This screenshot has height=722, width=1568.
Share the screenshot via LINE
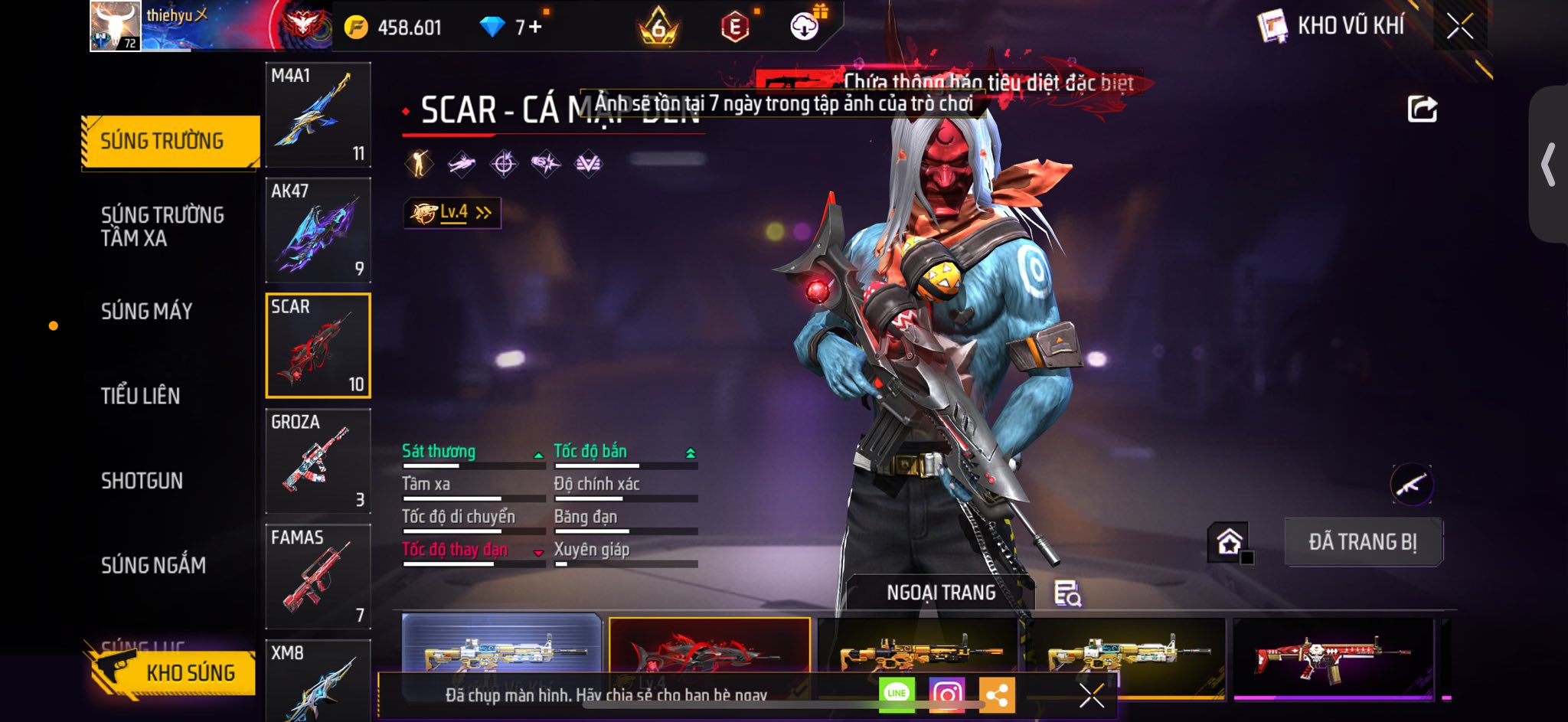(x=897, y=694)
